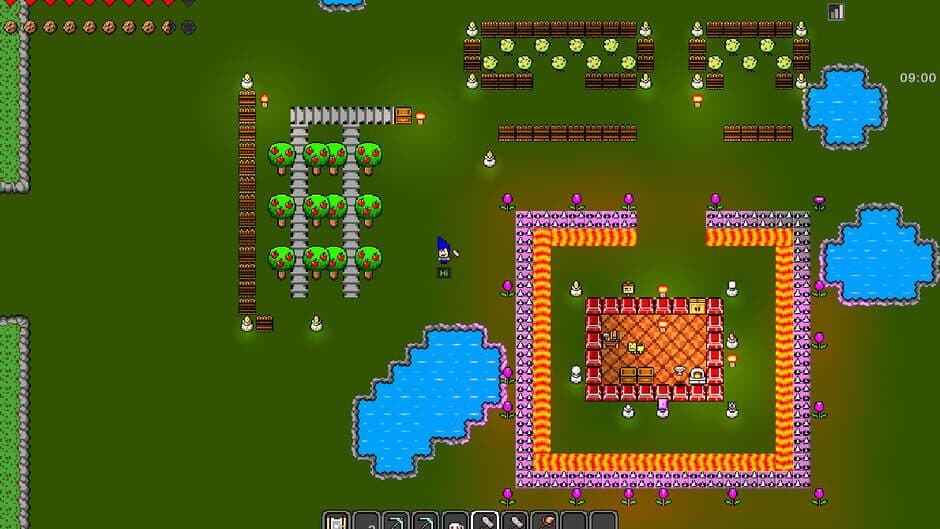Open the signal bars icon
940x529 pixels.
click(x=836, y=12)
